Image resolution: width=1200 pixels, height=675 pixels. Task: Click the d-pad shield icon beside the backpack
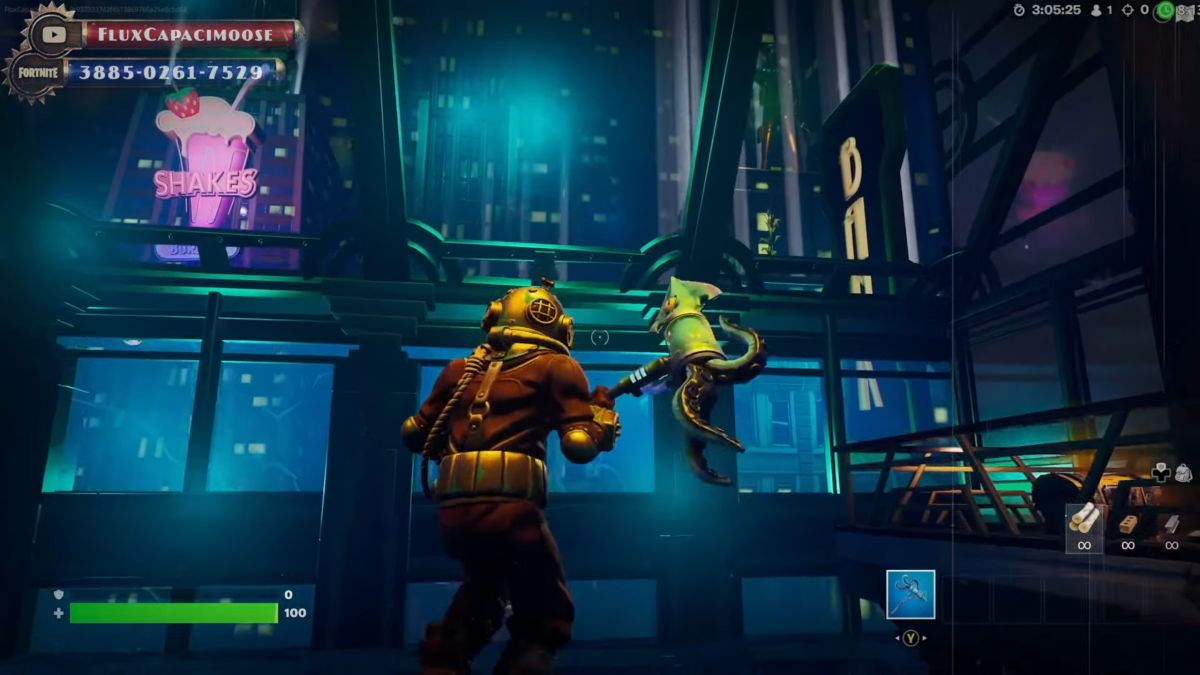(1161, 472)
